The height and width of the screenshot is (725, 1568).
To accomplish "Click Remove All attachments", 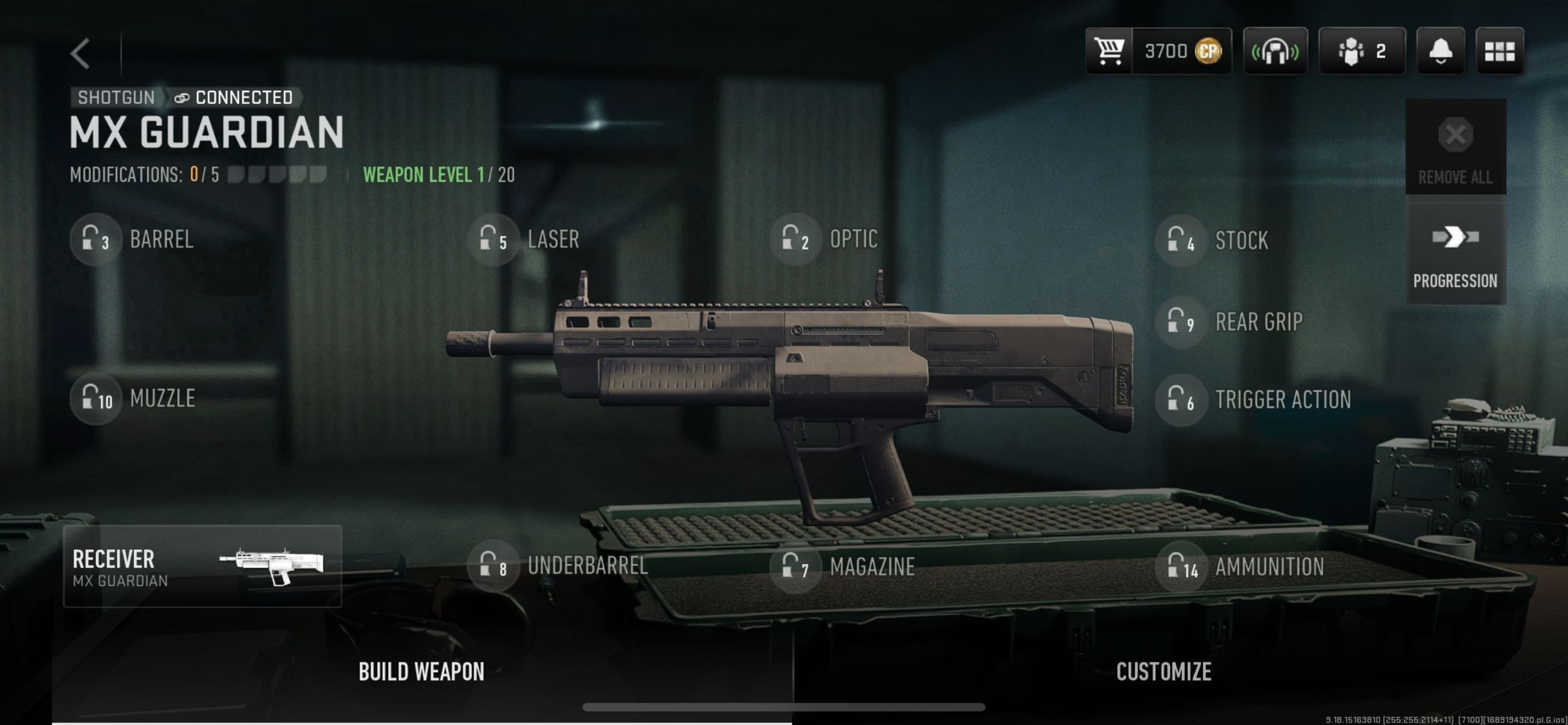I will coord(1455,147).
